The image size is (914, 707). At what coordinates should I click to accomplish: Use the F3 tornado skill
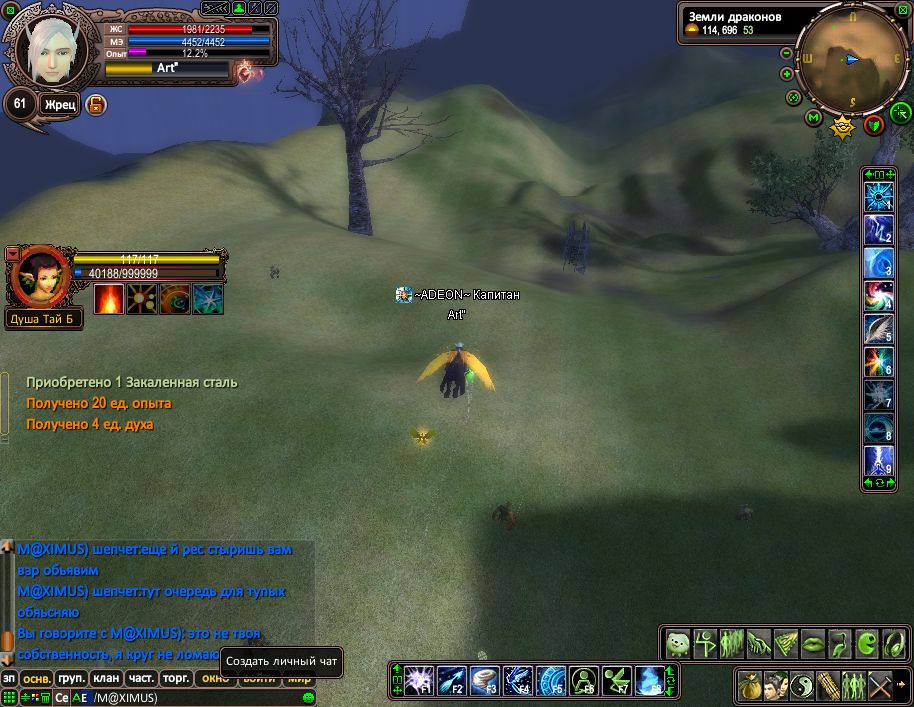[x=485, y=680]
